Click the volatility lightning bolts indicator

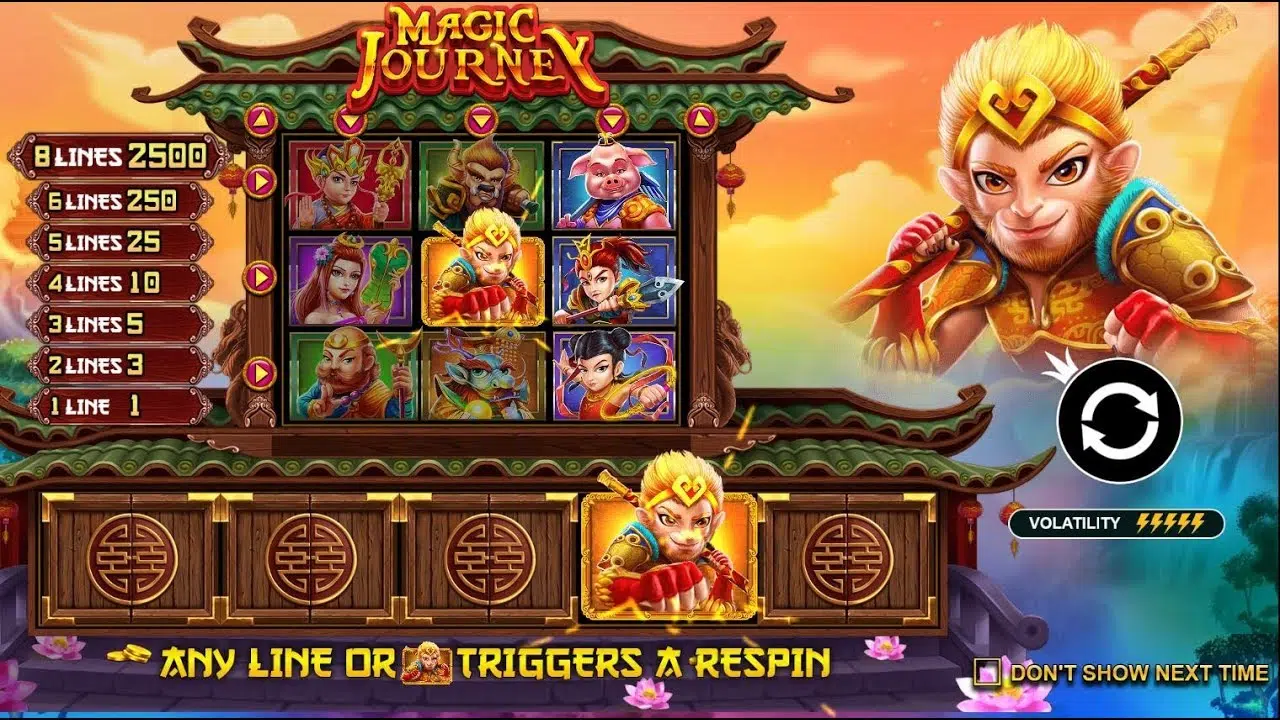point(1172,522)
